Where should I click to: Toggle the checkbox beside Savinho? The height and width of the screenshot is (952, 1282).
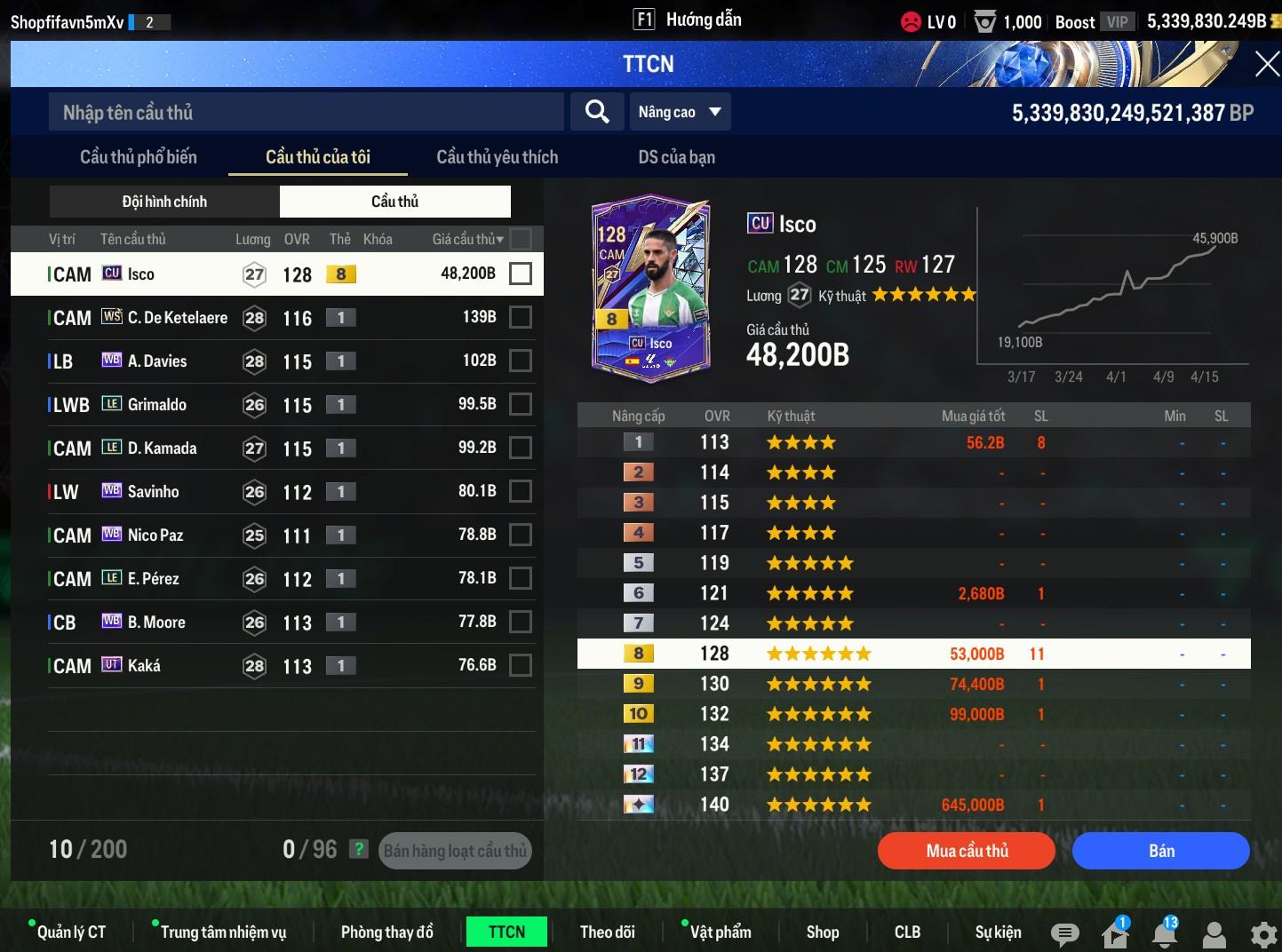[x=521, y=491]
